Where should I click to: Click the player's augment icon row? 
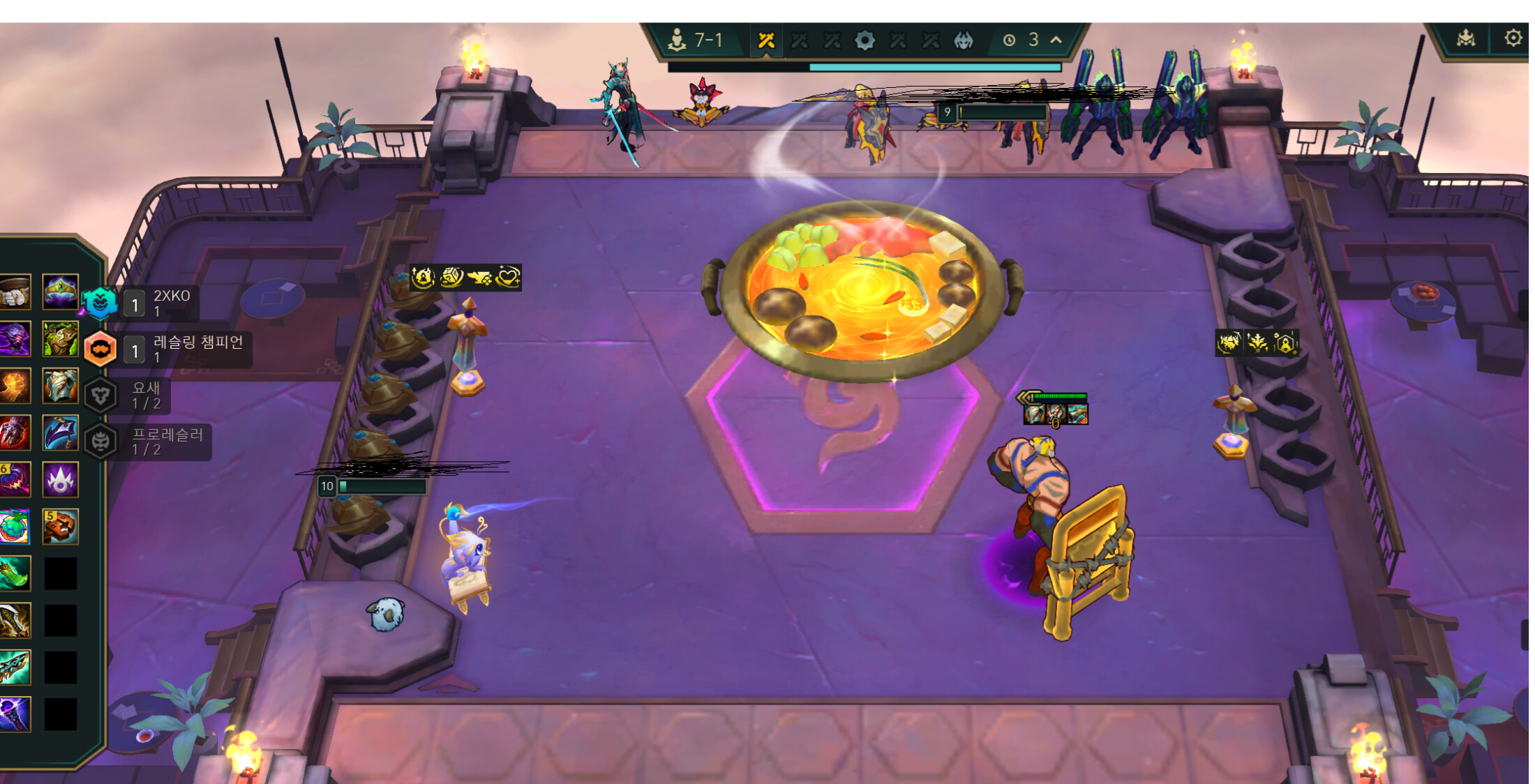tap(465, 278)
